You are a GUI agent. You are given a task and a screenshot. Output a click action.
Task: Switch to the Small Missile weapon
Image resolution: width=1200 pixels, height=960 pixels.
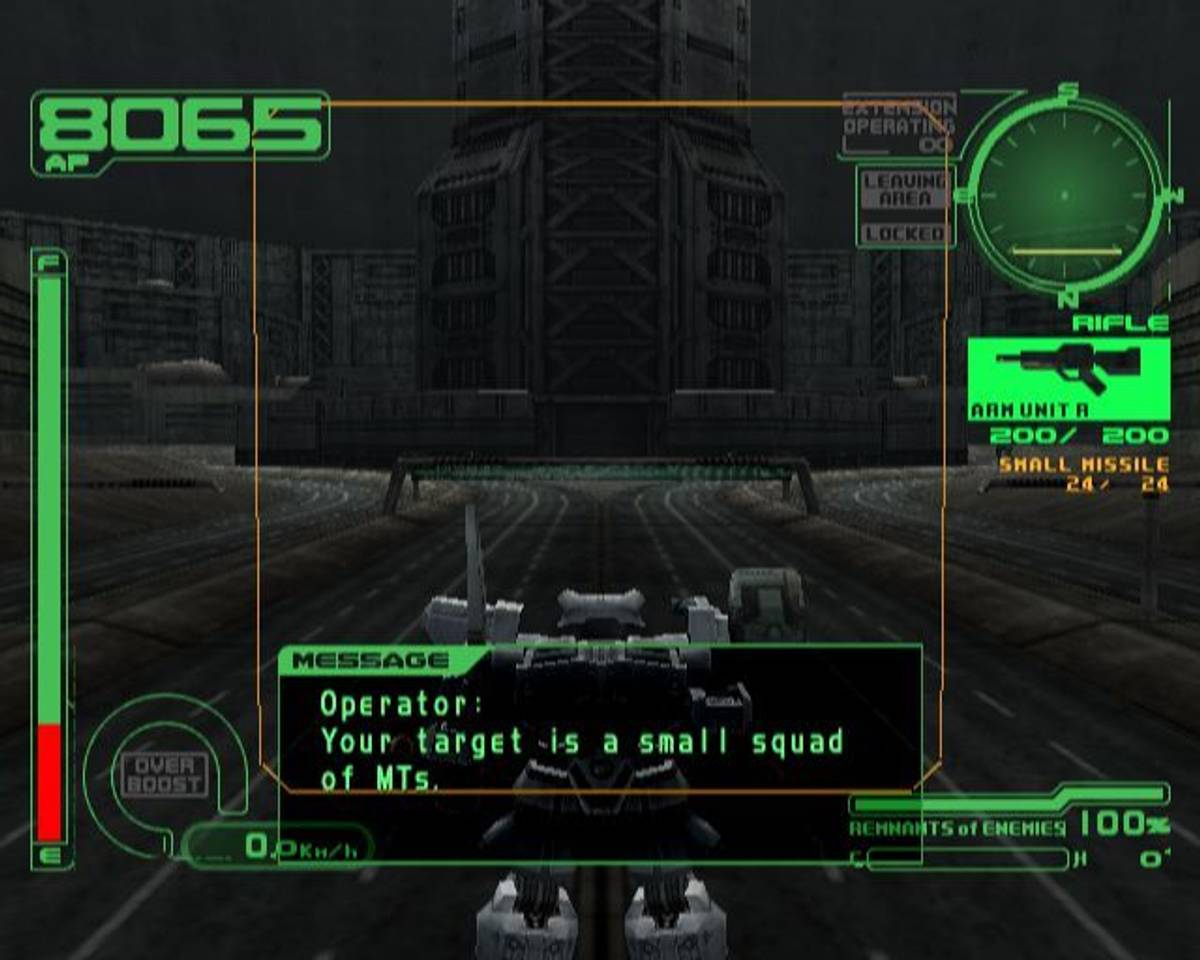[x=1083, y=466]
